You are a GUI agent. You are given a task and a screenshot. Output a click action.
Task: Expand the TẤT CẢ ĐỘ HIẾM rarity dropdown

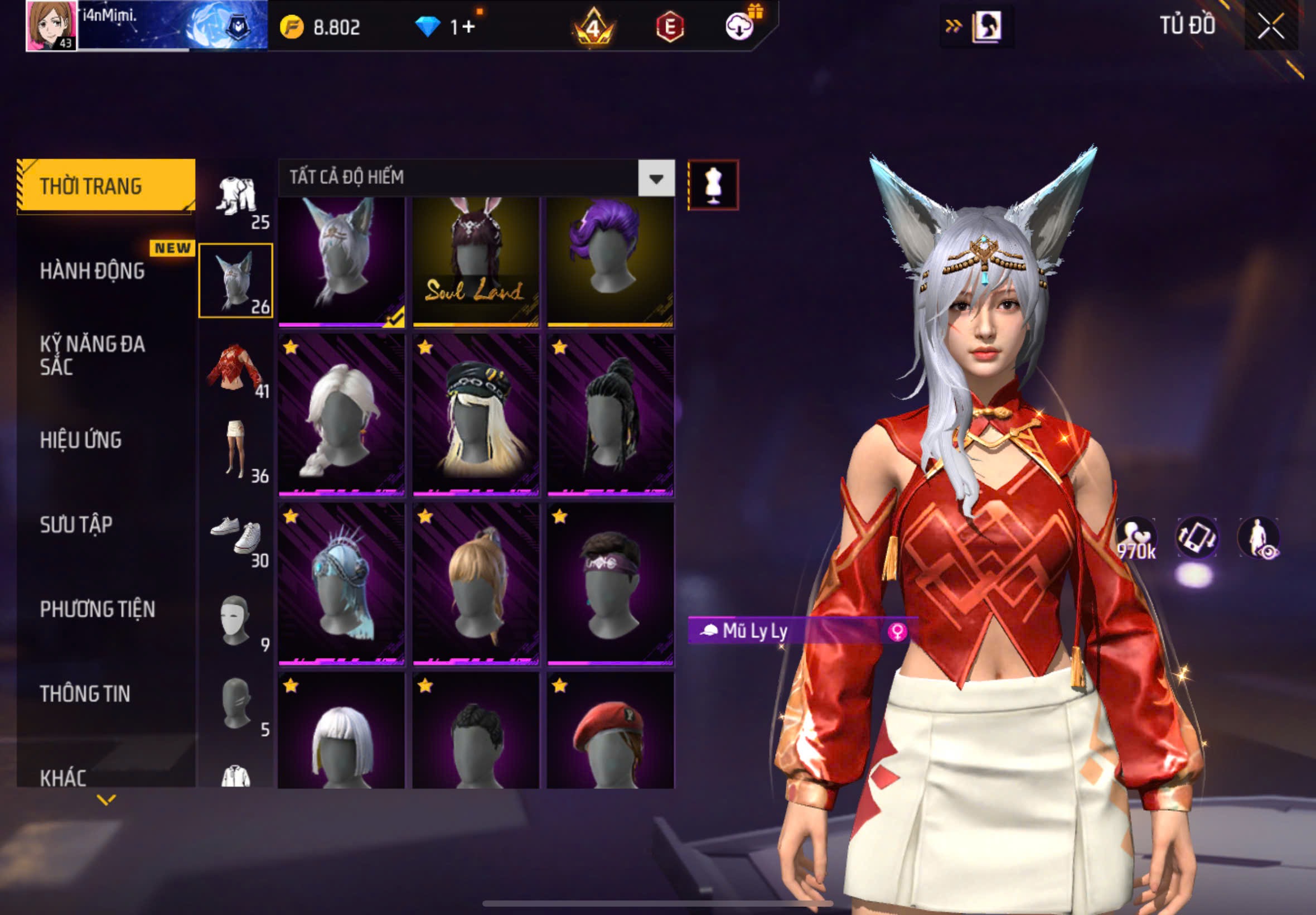click(x=656, y=179)
